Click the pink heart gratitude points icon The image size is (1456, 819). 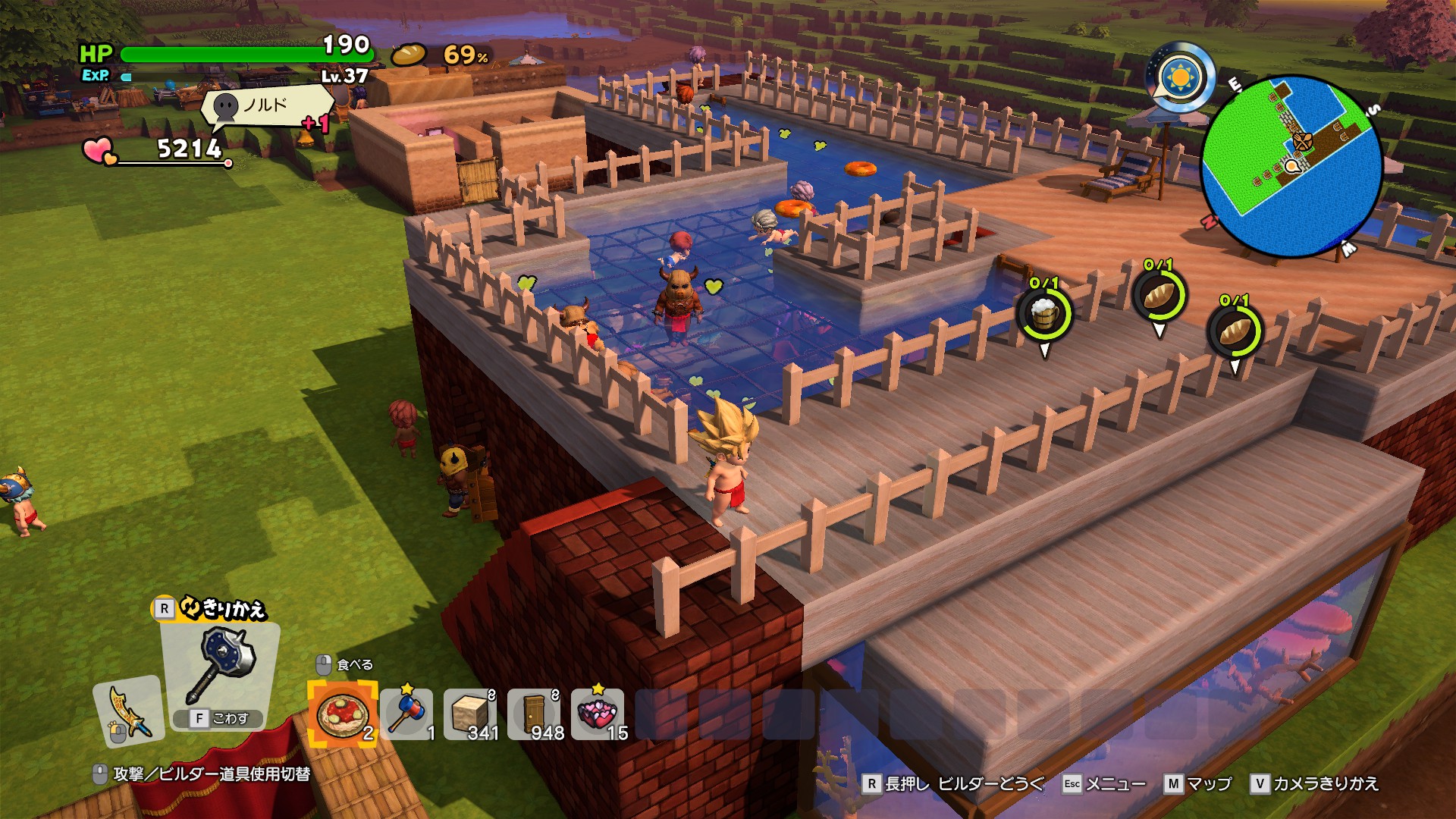pyautogui.click(x=99, y=150)
